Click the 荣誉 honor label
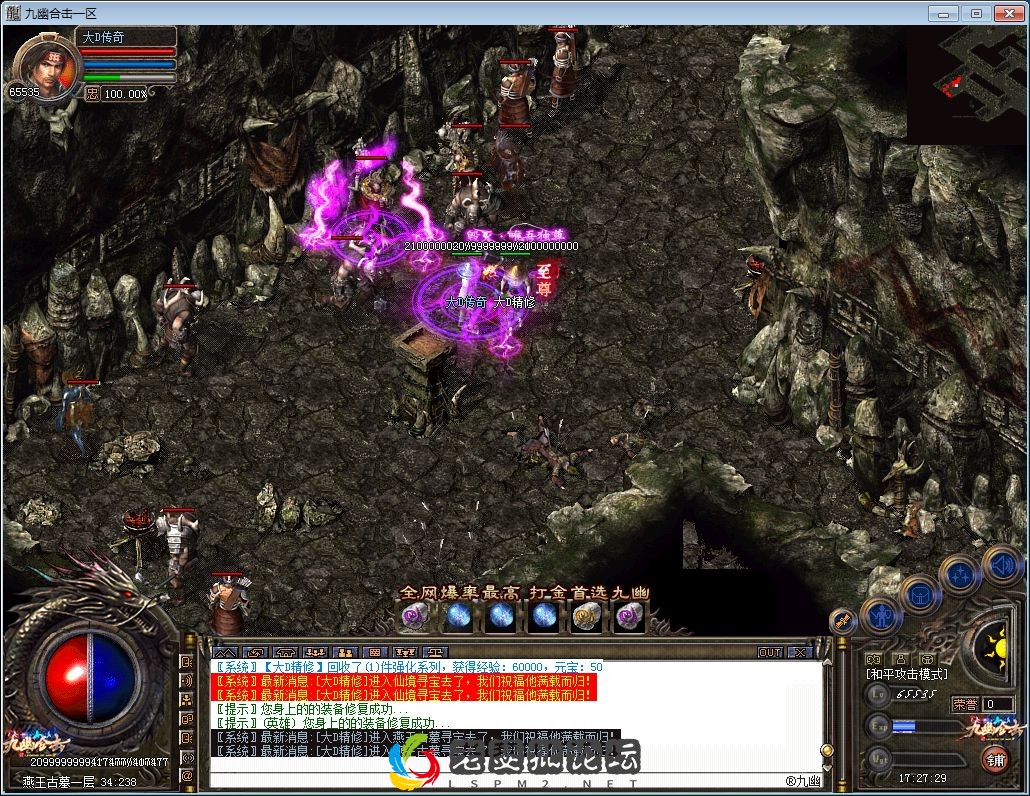1030x796 pixels. pos(965,704)
